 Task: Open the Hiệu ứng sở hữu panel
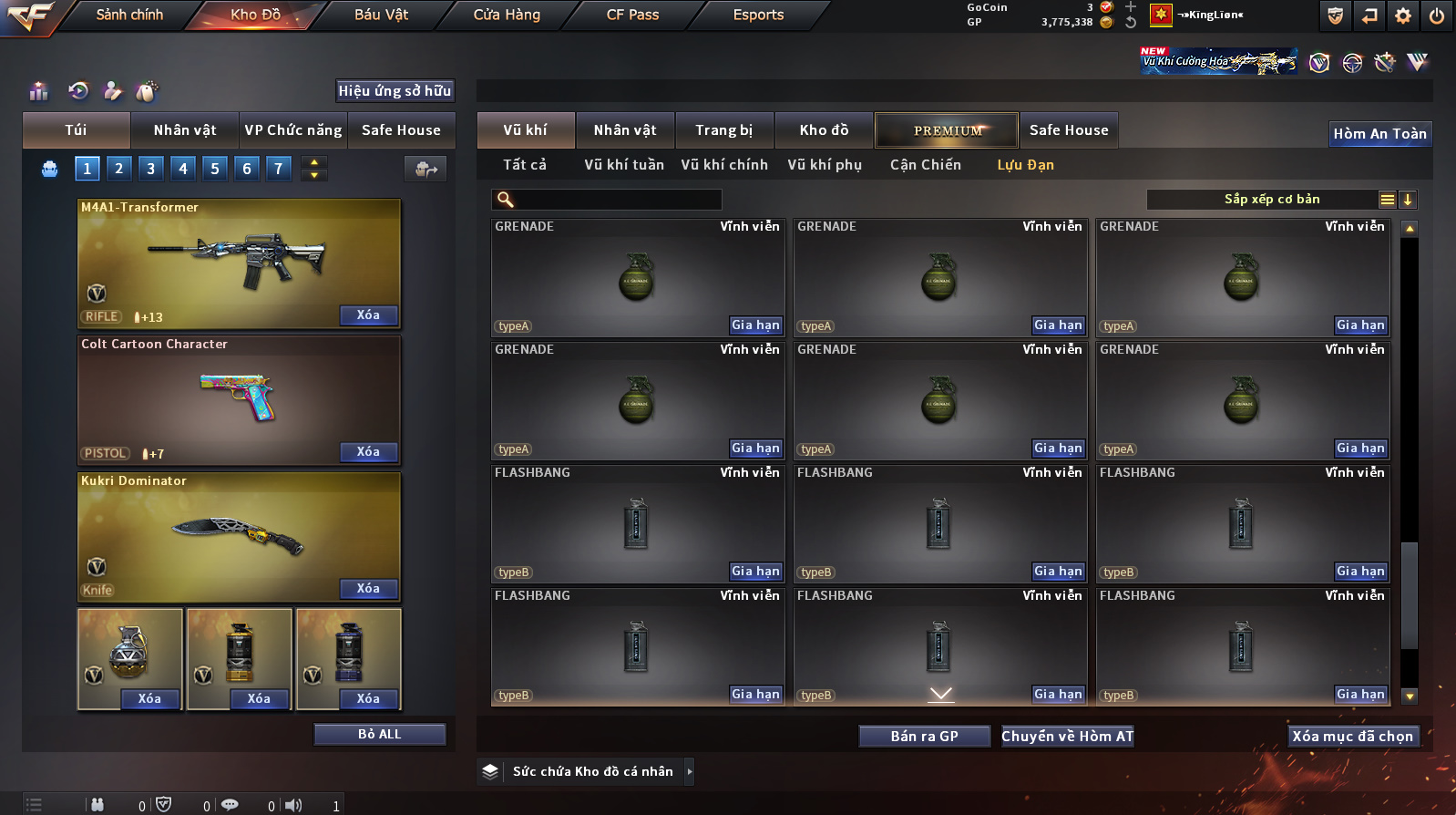coord(395,91)
